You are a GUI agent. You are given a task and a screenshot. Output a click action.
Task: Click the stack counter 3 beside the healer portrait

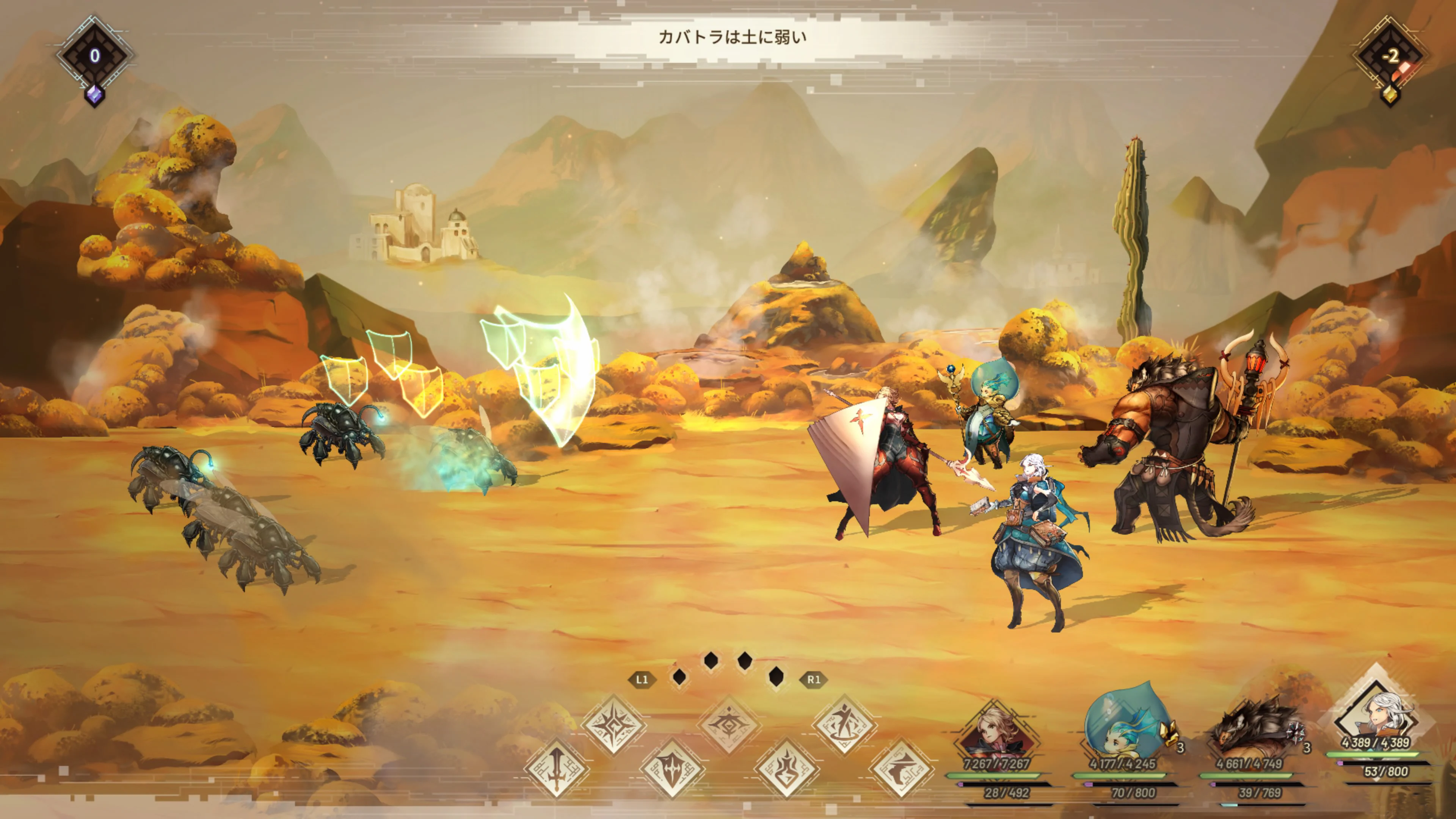click(1181, 748)
